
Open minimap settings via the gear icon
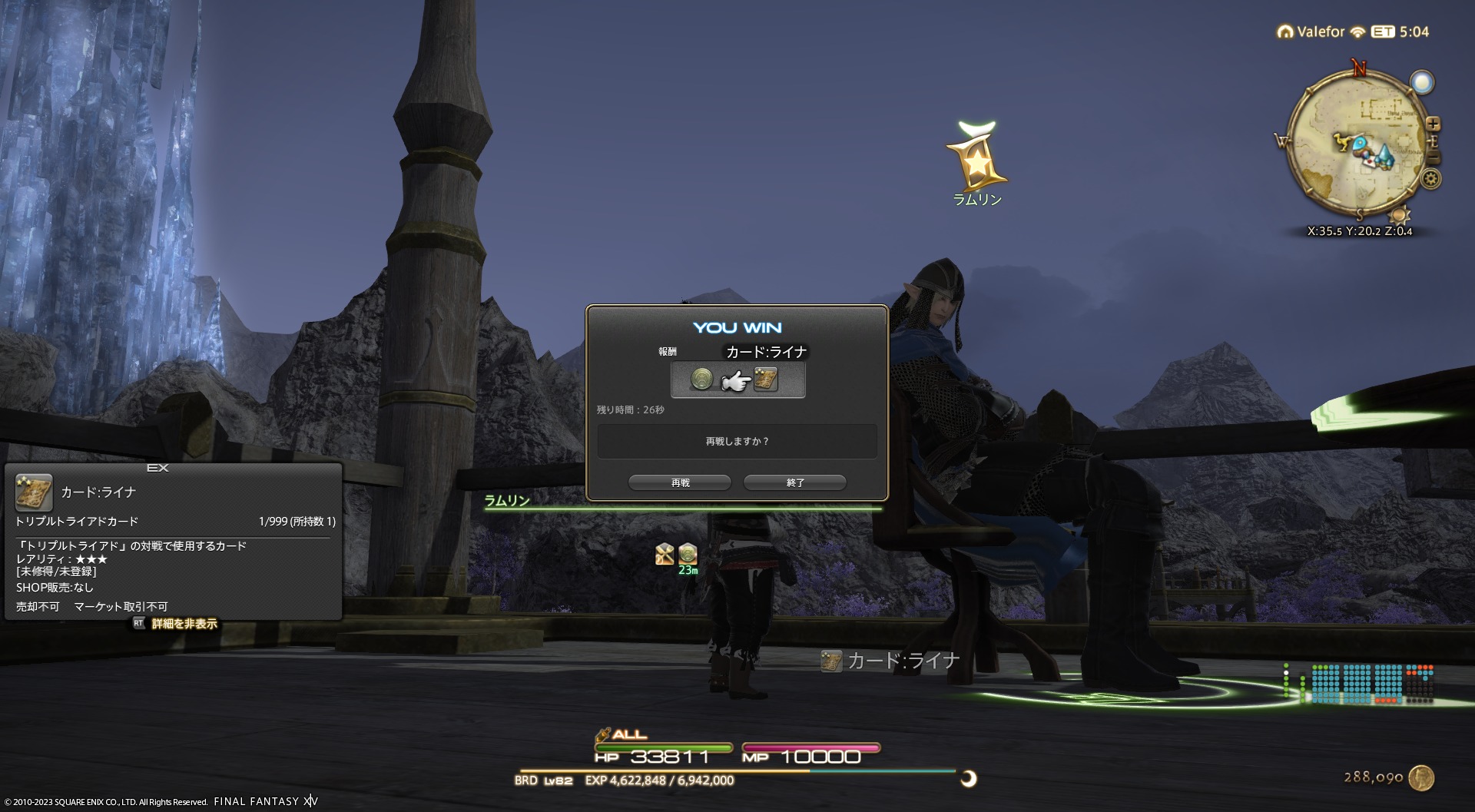click(1430, 180)
